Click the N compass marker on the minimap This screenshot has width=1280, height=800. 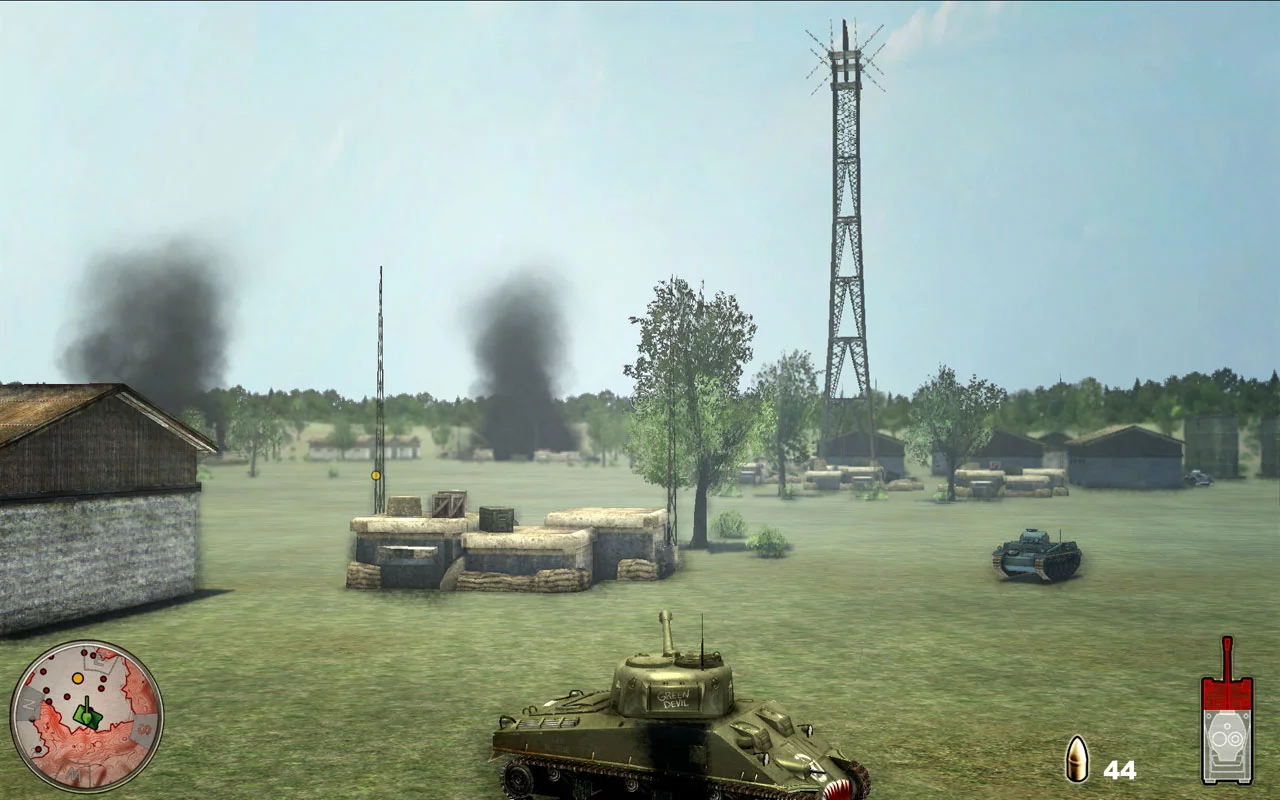28,703
